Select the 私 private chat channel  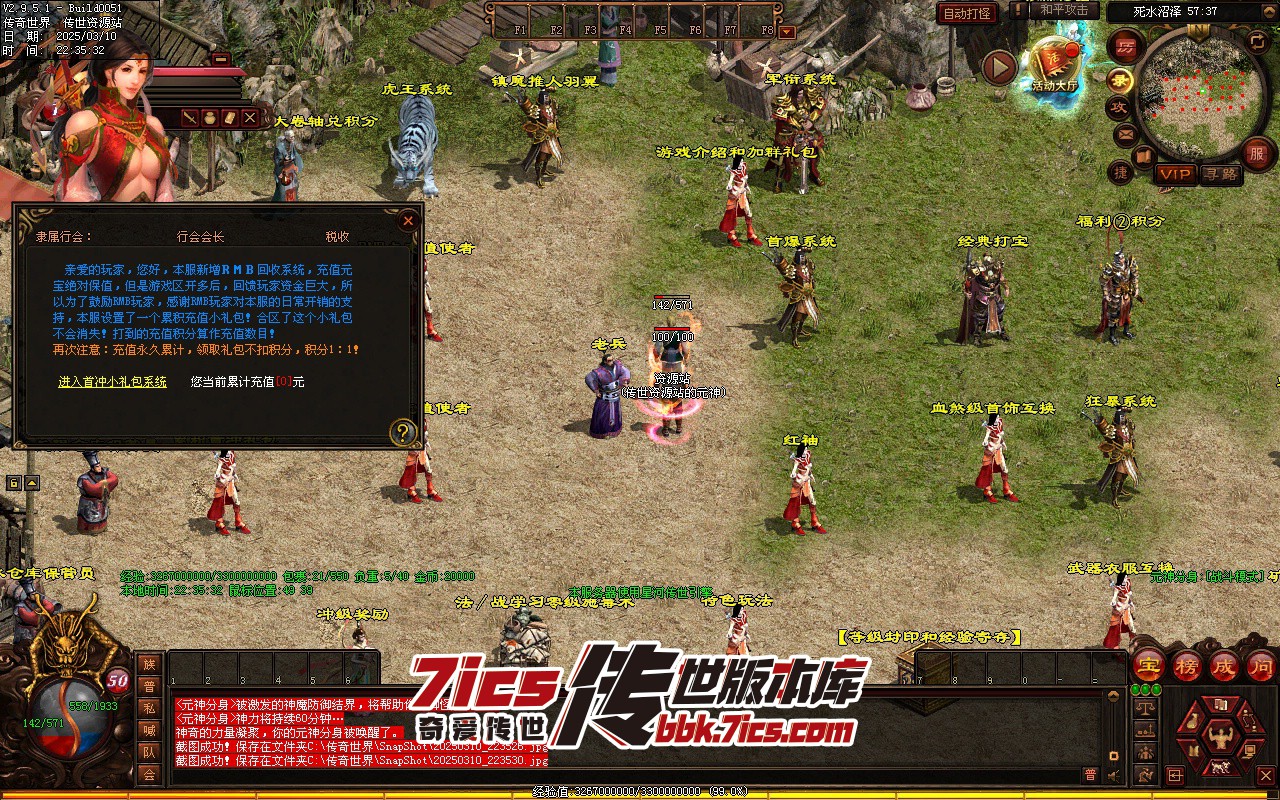coord(149,708)
